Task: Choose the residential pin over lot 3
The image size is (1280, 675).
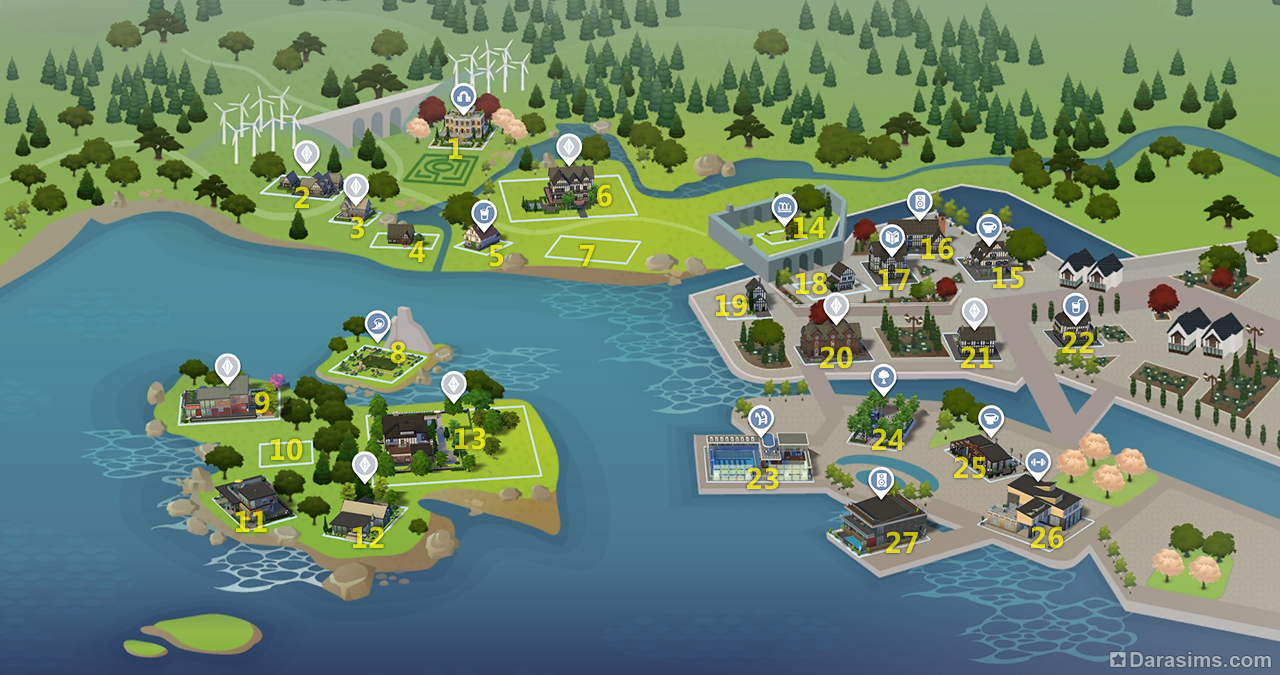Action: tap(356, 187)
